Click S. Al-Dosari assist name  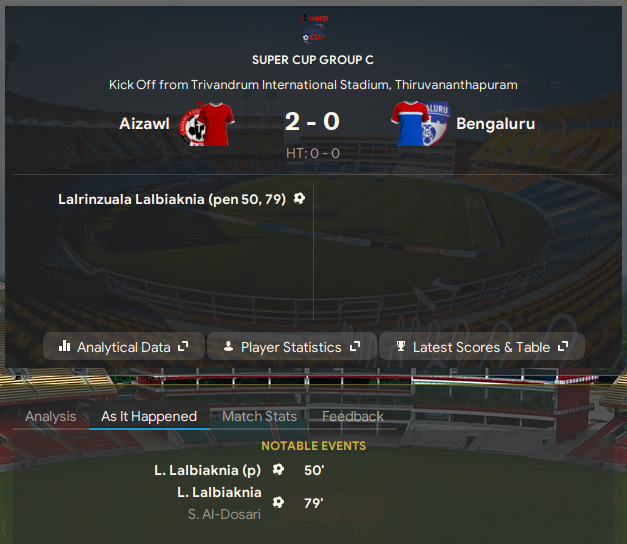point(224,514)
